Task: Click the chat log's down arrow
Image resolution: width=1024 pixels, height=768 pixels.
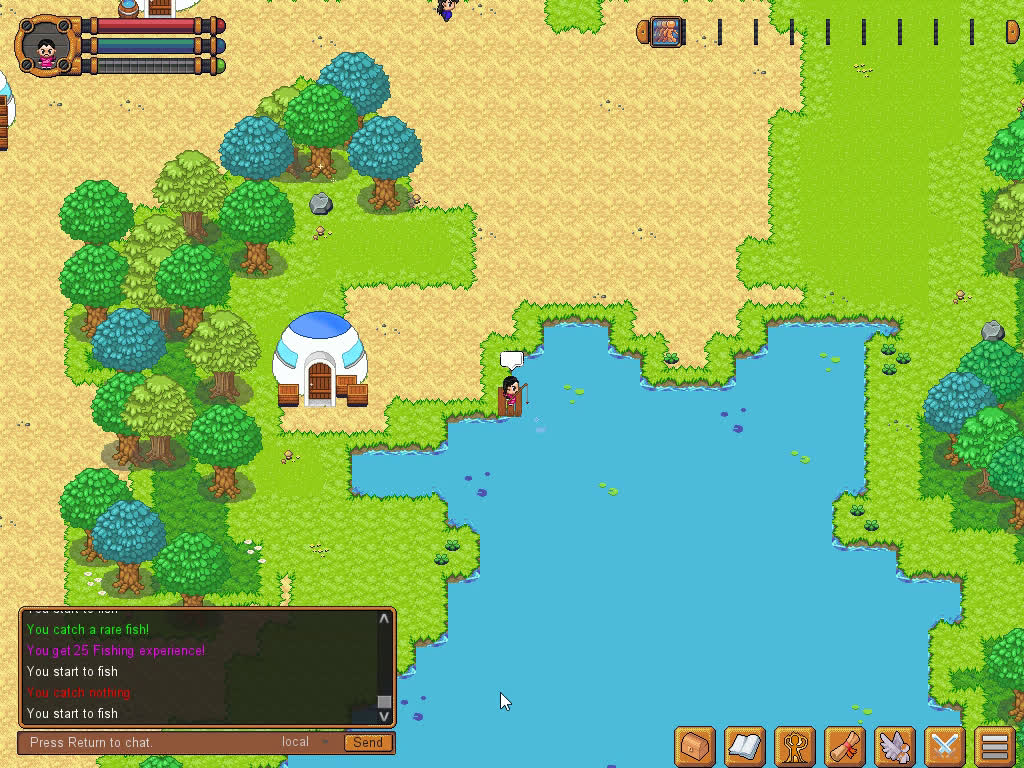Action: coord(384,715)
